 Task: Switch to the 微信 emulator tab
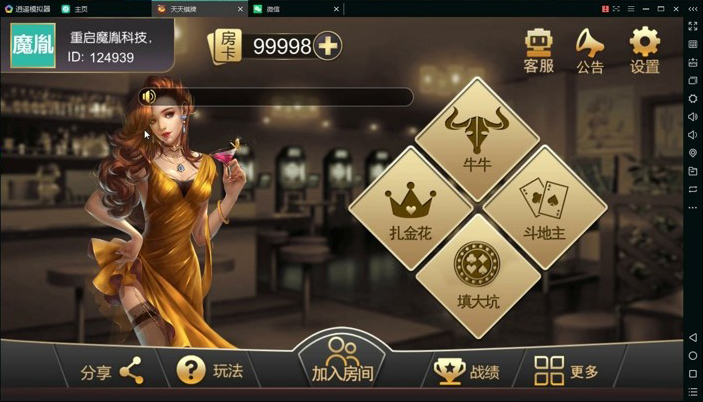(x=272, y=9)
